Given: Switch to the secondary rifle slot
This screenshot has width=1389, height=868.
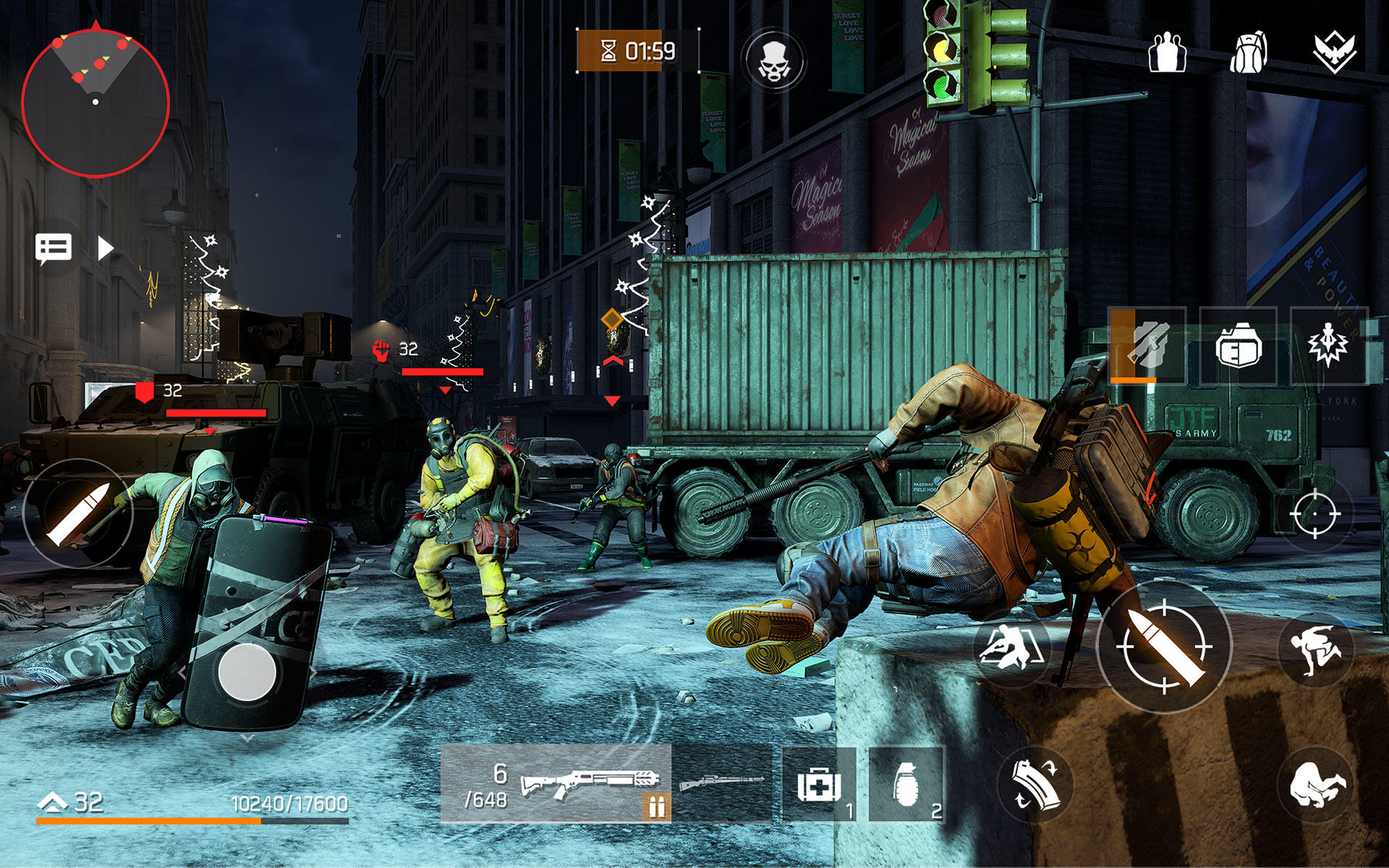Looking at the screenshot, I should (722, 783).
